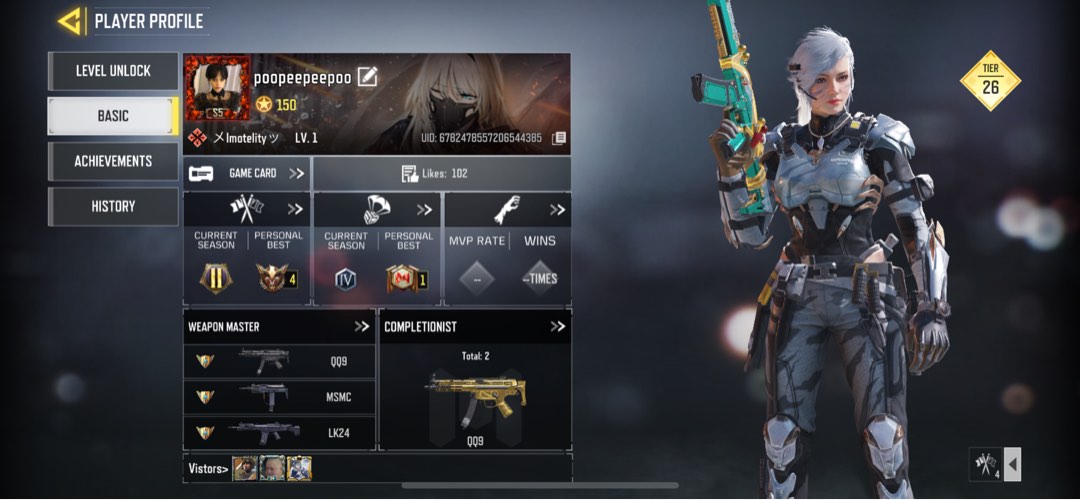Expand the Completionist section

tap(557, 326)
